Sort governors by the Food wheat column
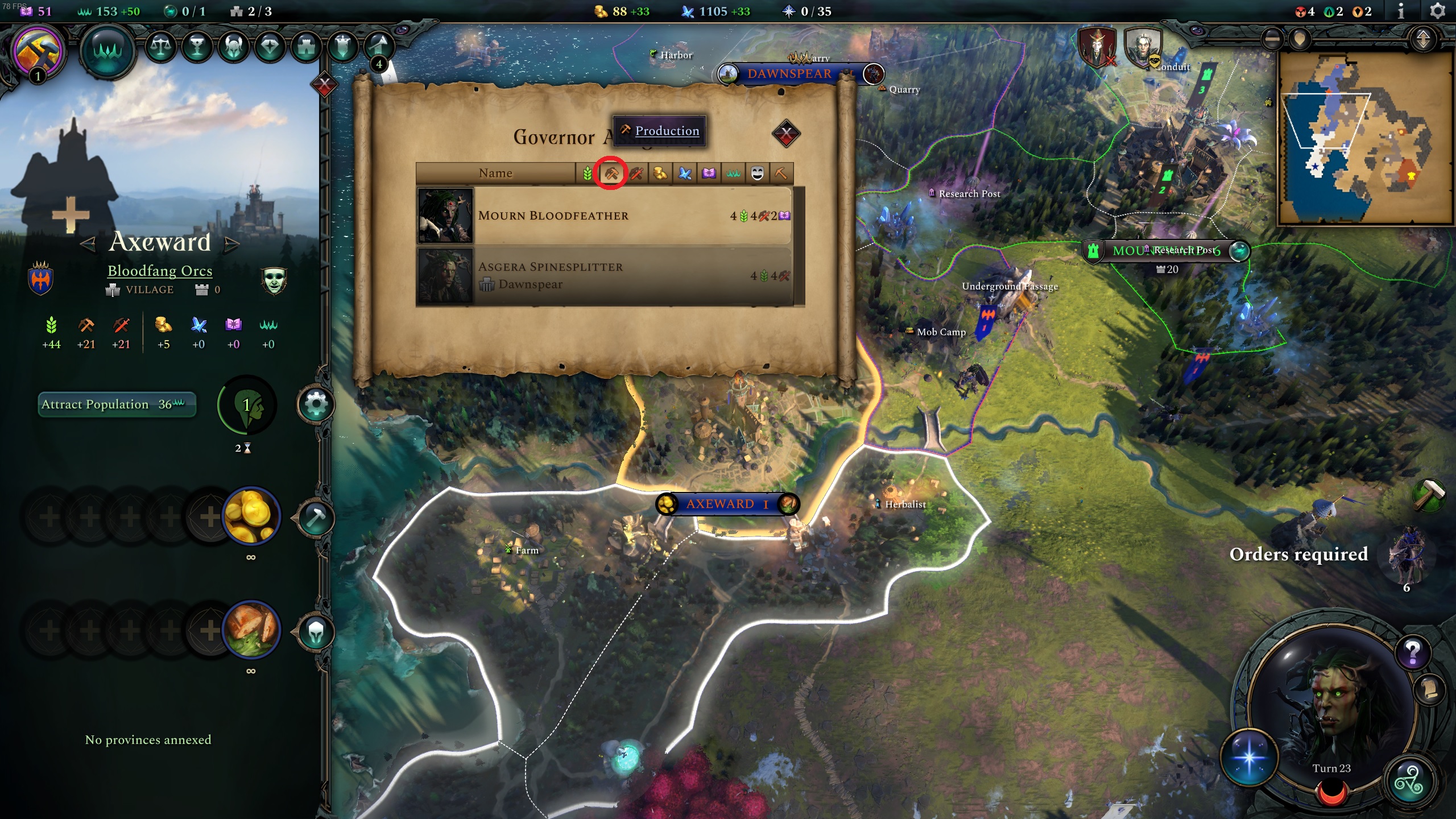Image resolution: width=1456 pixels, height=819 pixels. click(x=588, y=173)
